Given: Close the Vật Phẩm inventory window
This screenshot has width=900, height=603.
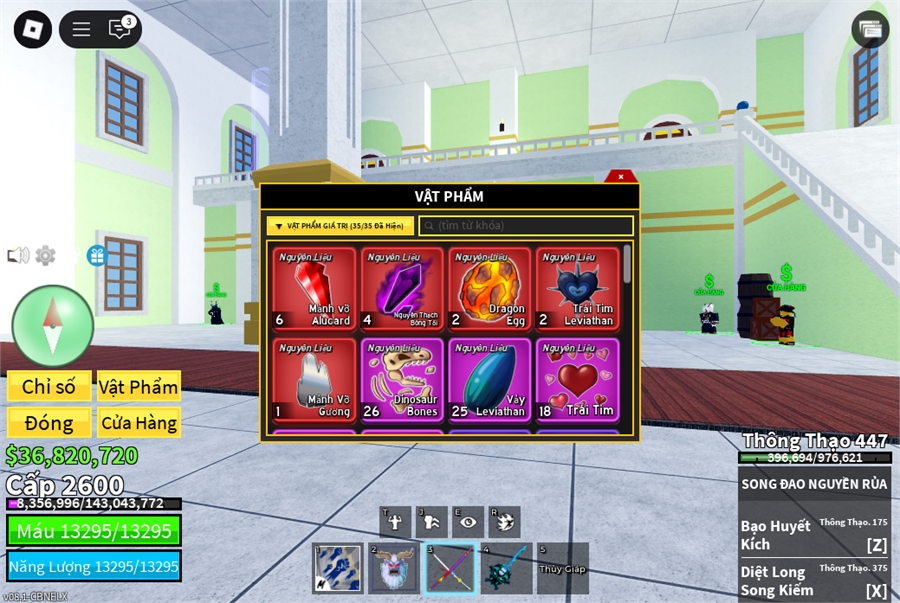Looking at the screenshot, I should [x=621, y=177].
